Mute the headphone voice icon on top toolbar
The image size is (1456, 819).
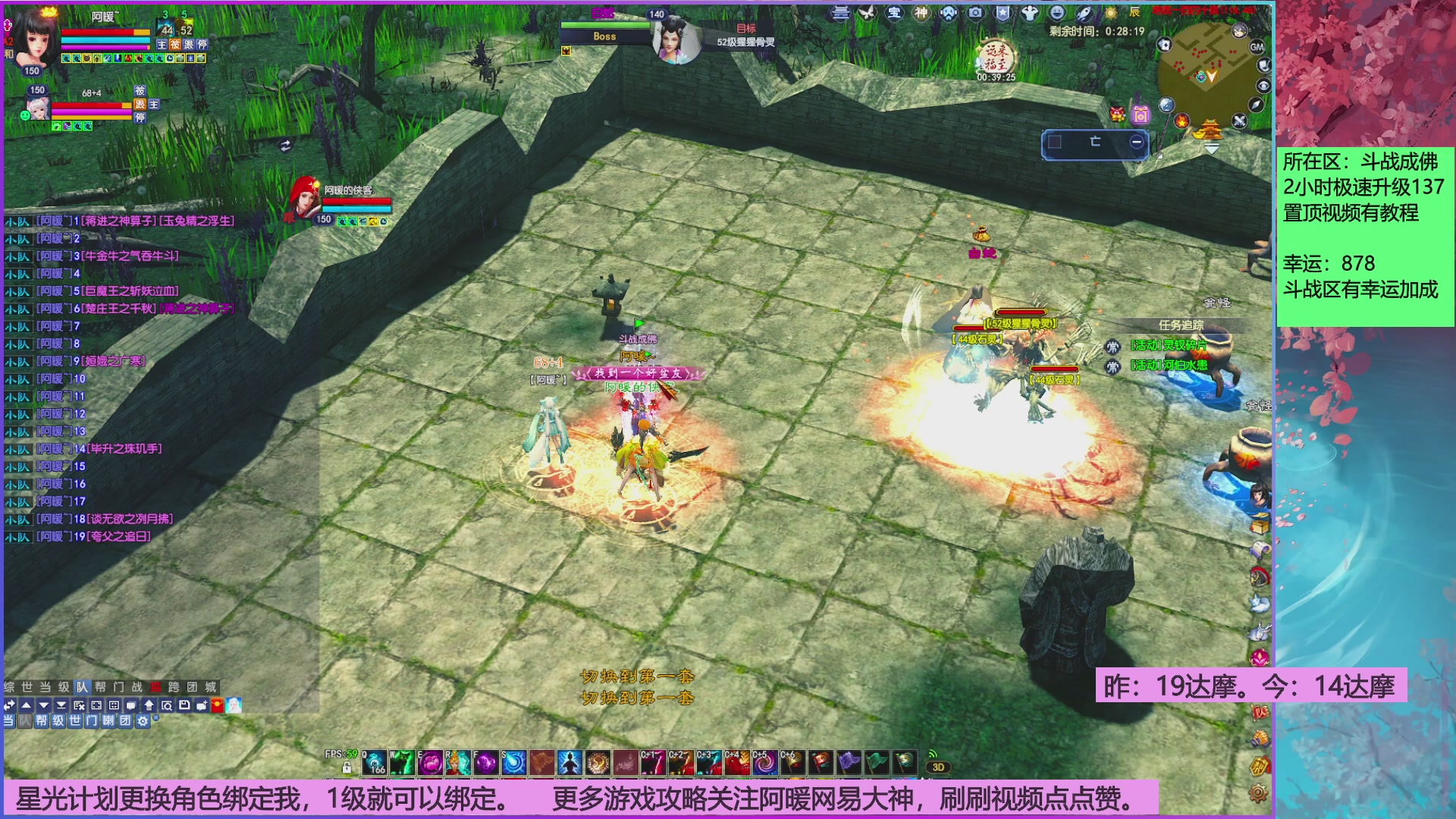(948, 13)
